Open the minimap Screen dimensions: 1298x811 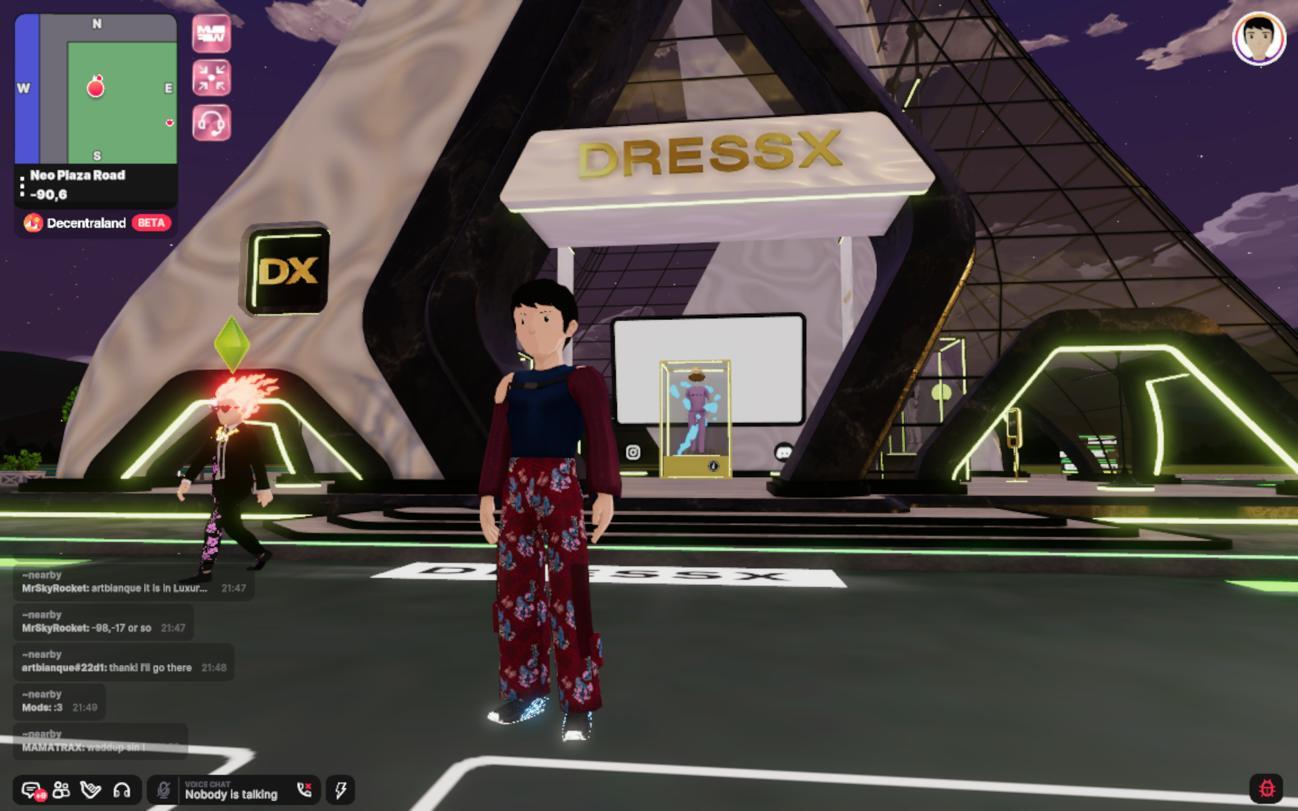tap(96, 88)
